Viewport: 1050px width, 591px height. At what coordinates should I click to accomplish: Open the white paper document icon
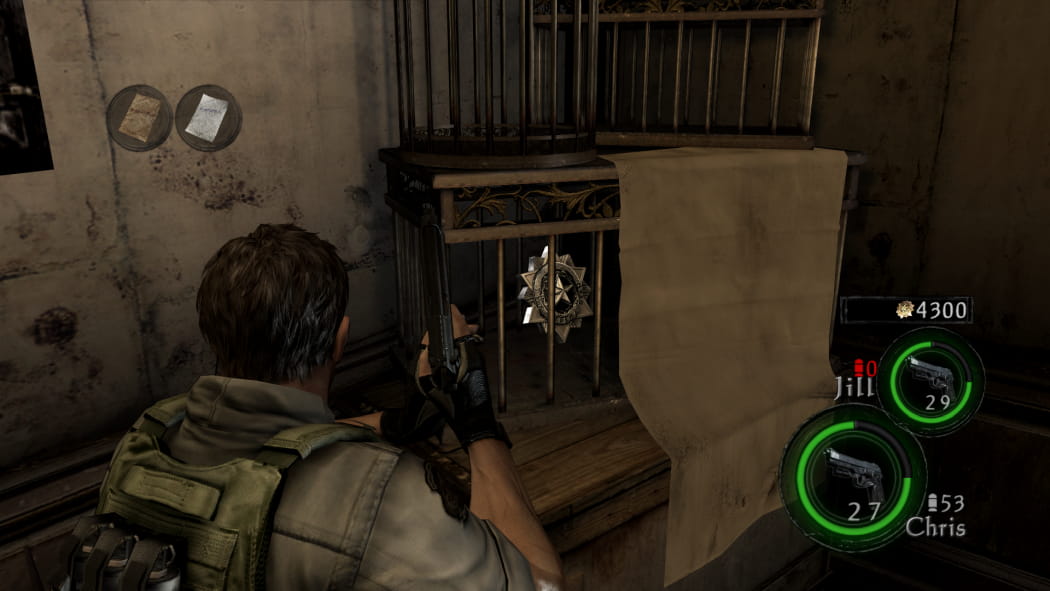click(208, 117)
